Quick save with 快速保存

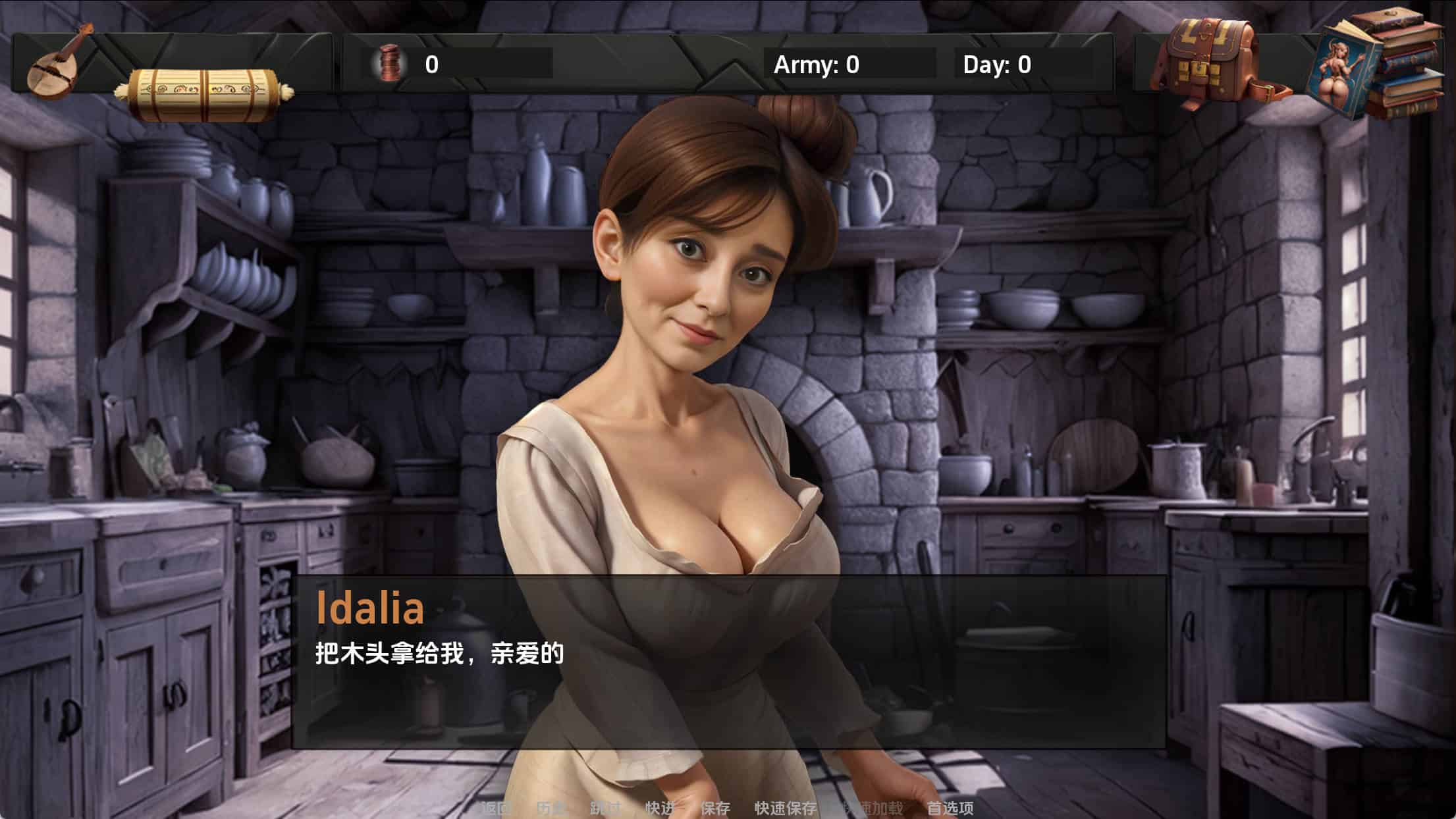[x=785, y=808]
